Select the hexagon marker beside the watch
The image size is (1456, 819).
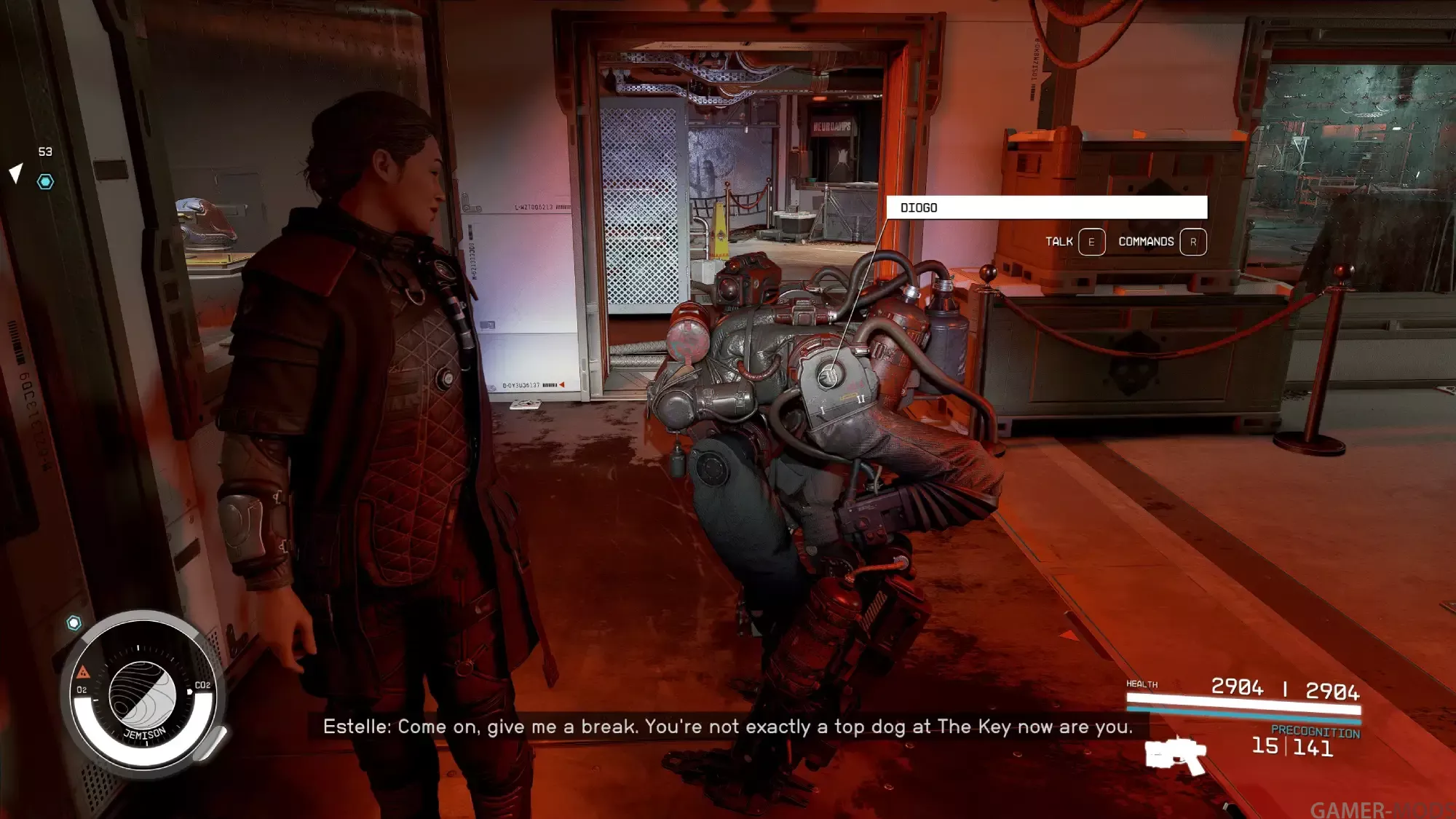[74, 623]
